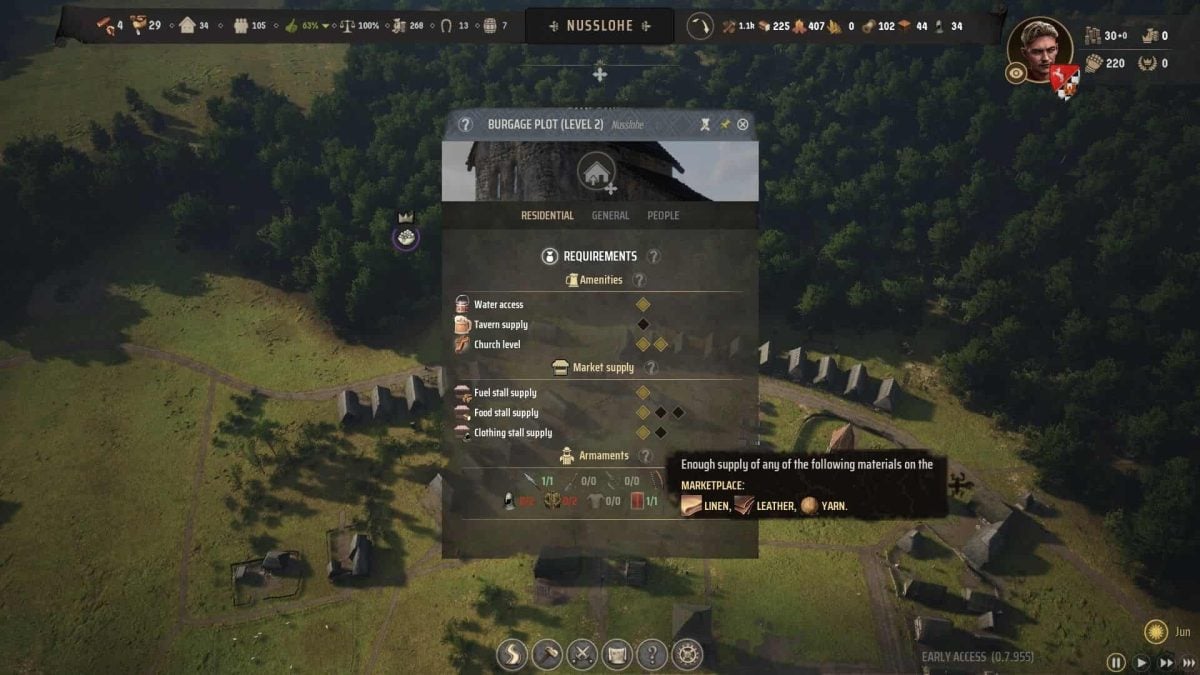The image size is (1200, 675).
Task: Open the road building tool
Action: click(513, 655)
